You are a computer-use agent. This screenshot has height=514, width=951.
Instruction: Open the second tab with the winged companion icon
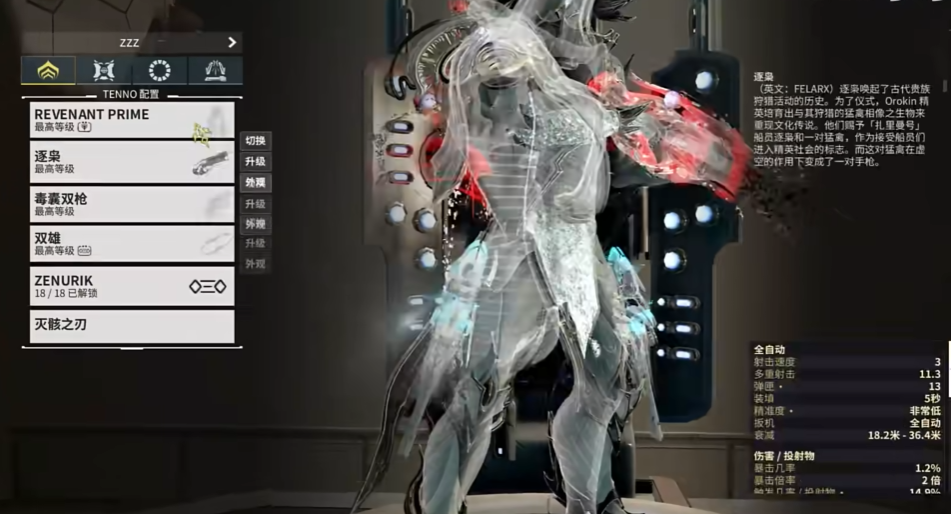tap(104, 70)
